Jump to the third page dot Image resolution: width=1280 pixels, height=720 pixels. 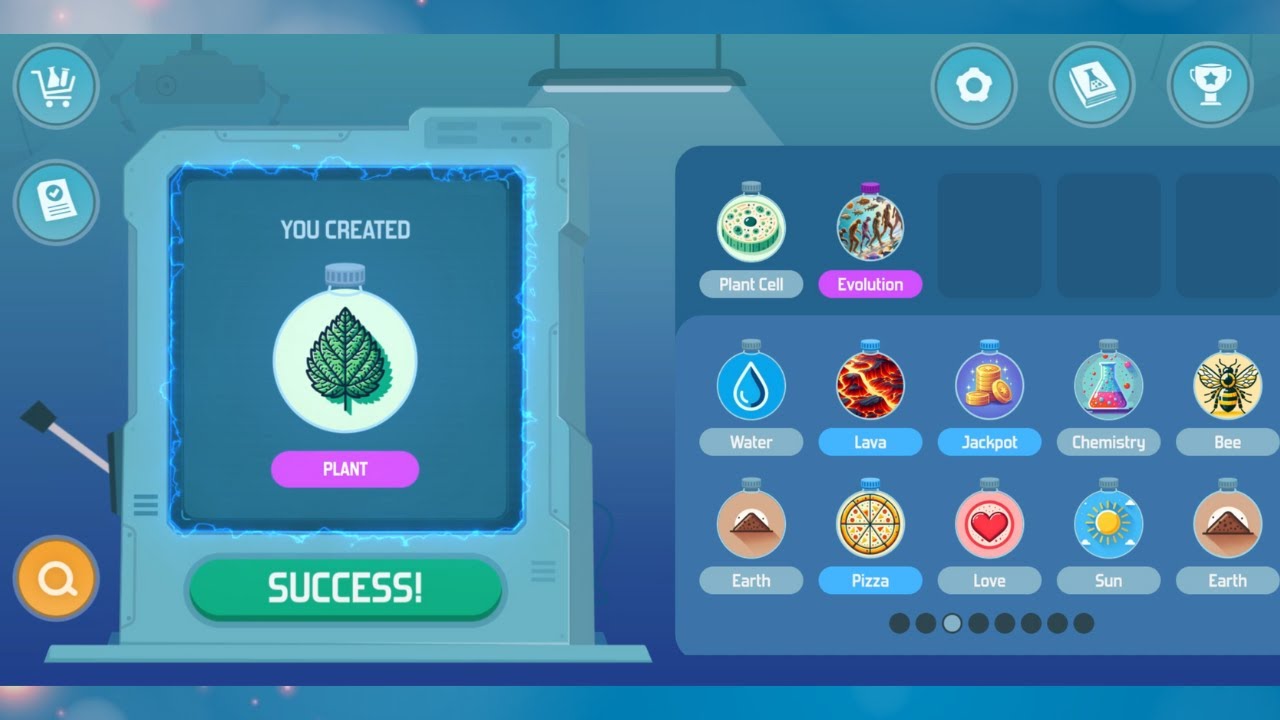[952, 623]
